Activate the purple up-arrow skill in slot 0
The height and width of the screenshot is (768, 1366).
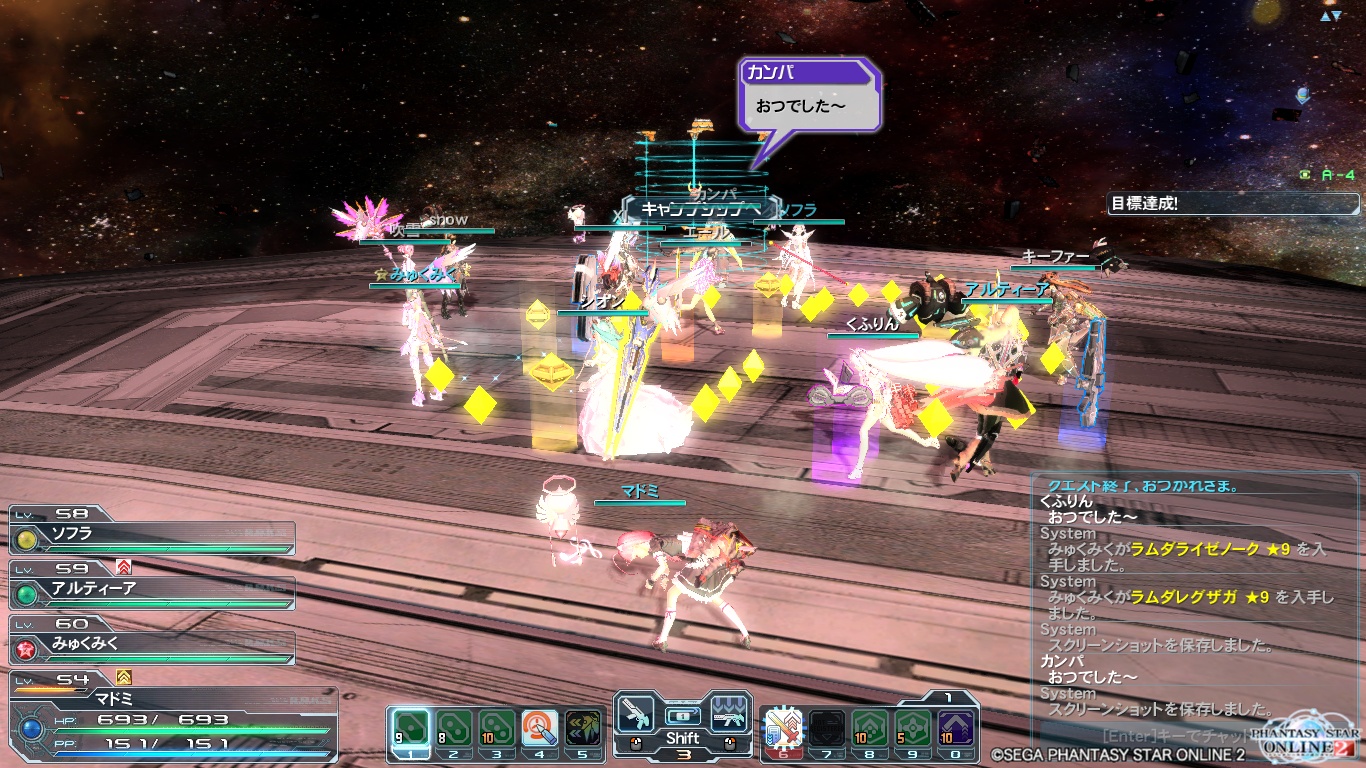coord(956,728)
